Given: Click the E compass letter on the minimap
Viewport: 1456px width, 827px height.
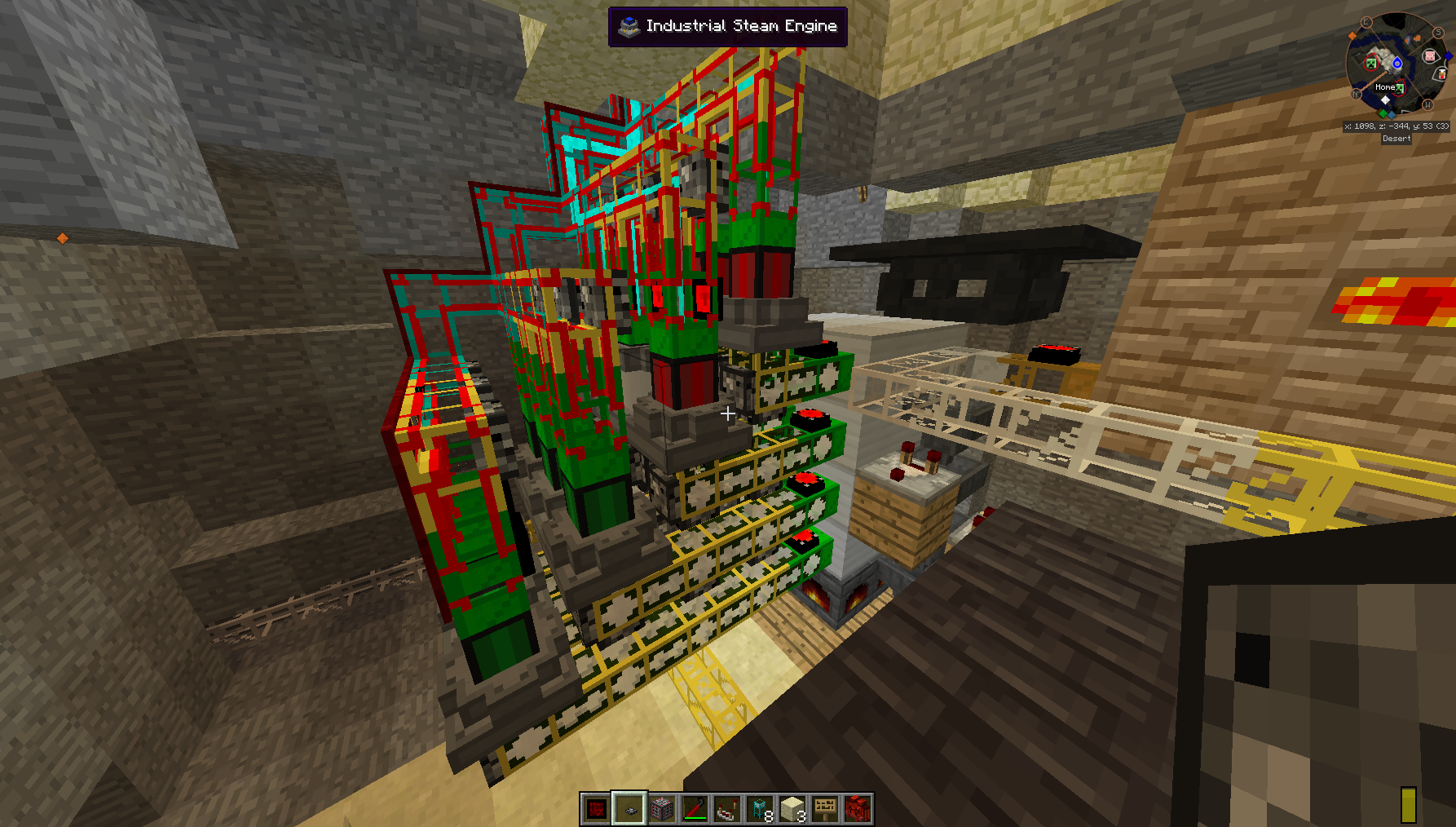Looking at the screenshot, I should tap(1366, 22).
